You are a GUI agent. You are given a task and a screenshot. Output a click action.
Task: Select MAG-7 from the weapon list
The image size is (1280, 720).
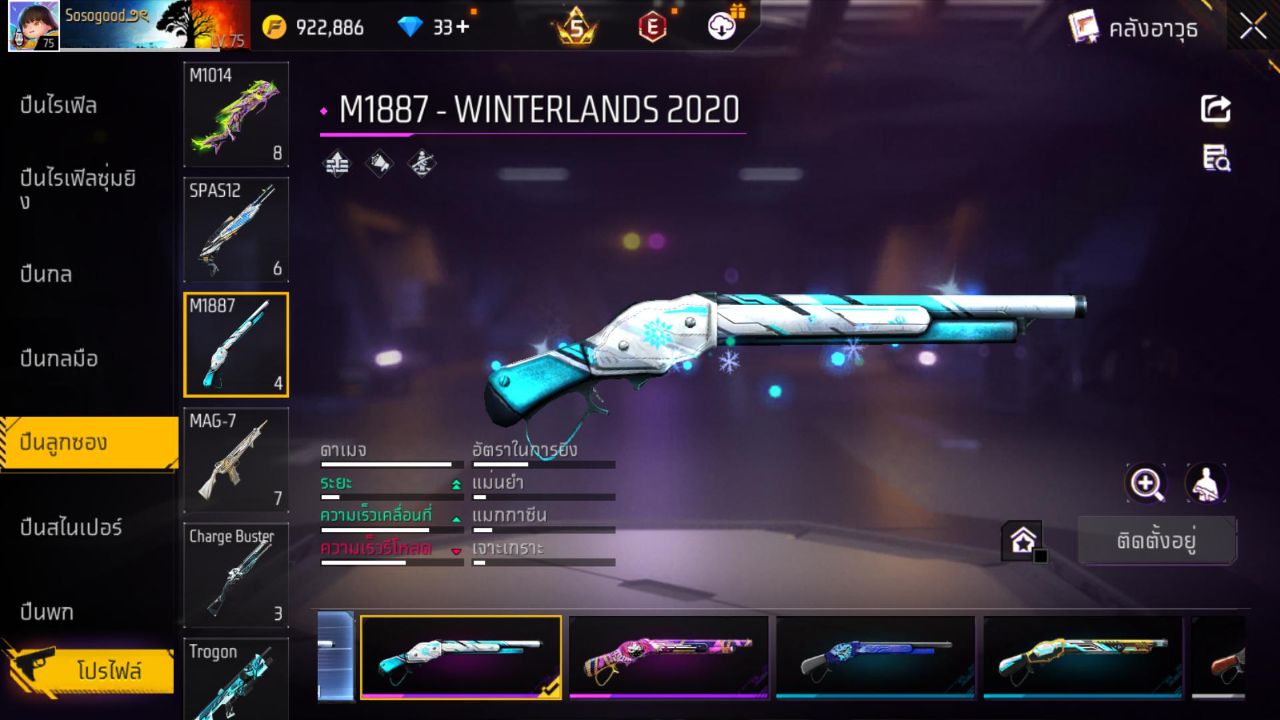tap(235, 460)
